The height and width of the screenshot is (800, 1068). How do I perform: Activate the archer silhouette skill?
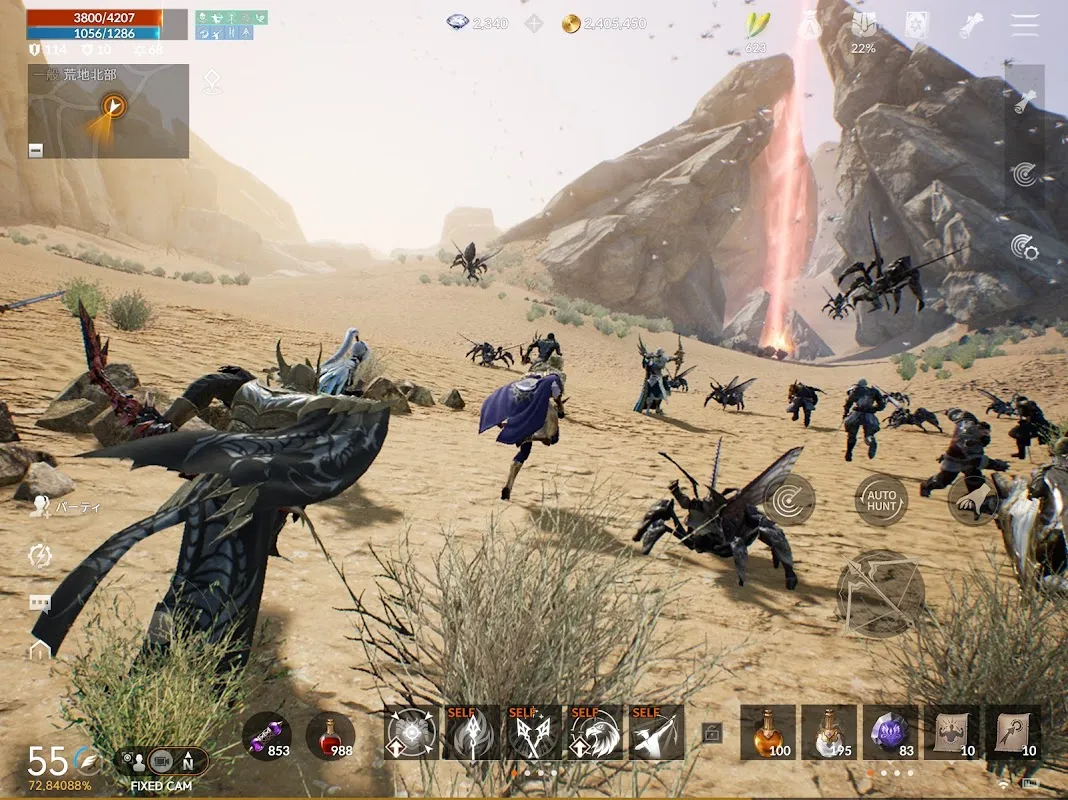click(x=656, y=733)
